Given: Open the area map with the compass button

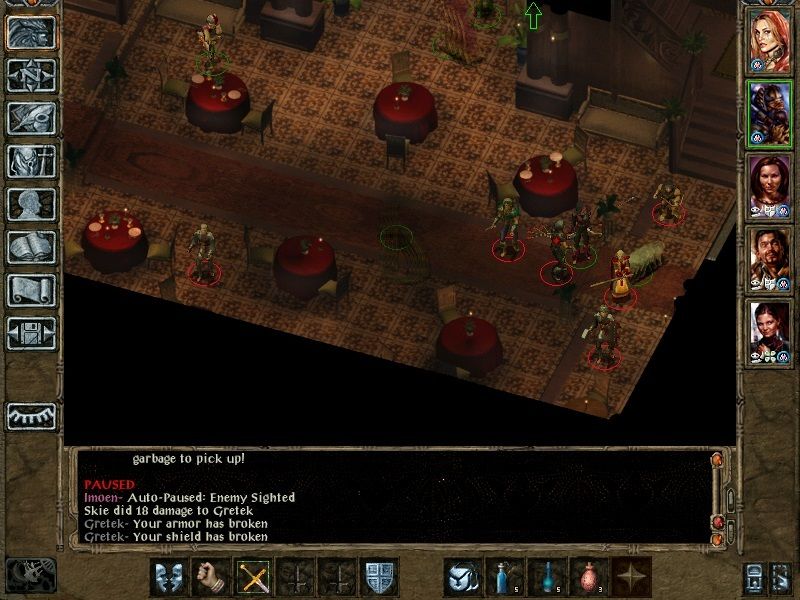Looking at the screenshot, I should pyautogui.click(x=31, y=74).
